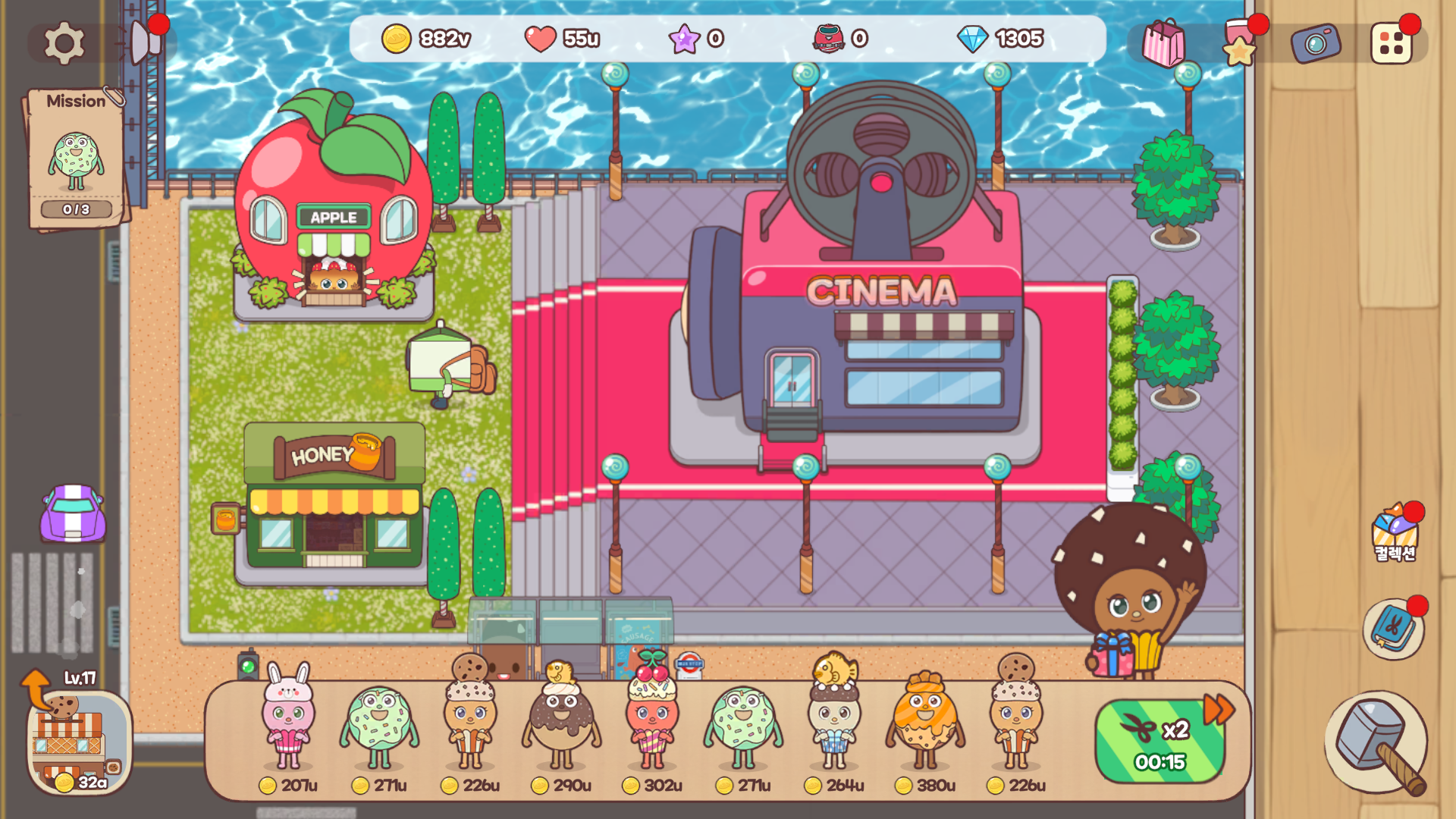Tap the purple car icon
This screenshot has width=1456, height=819.
point(73,514)
